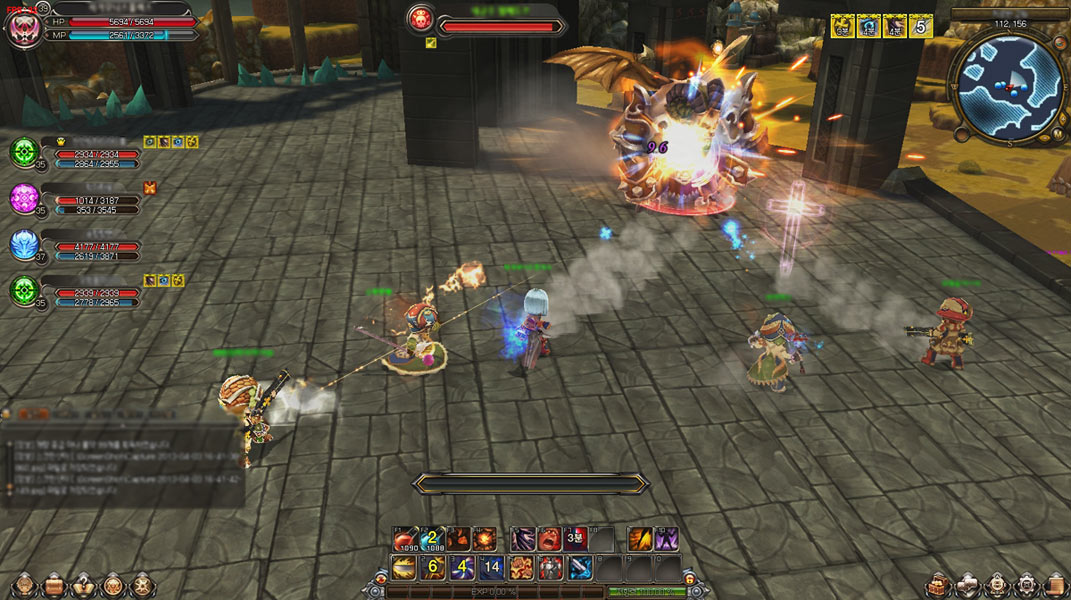Open the bottom-left menu's first round icon
The height and width of the screenshot is (600, 1071).
coord(22,584)
